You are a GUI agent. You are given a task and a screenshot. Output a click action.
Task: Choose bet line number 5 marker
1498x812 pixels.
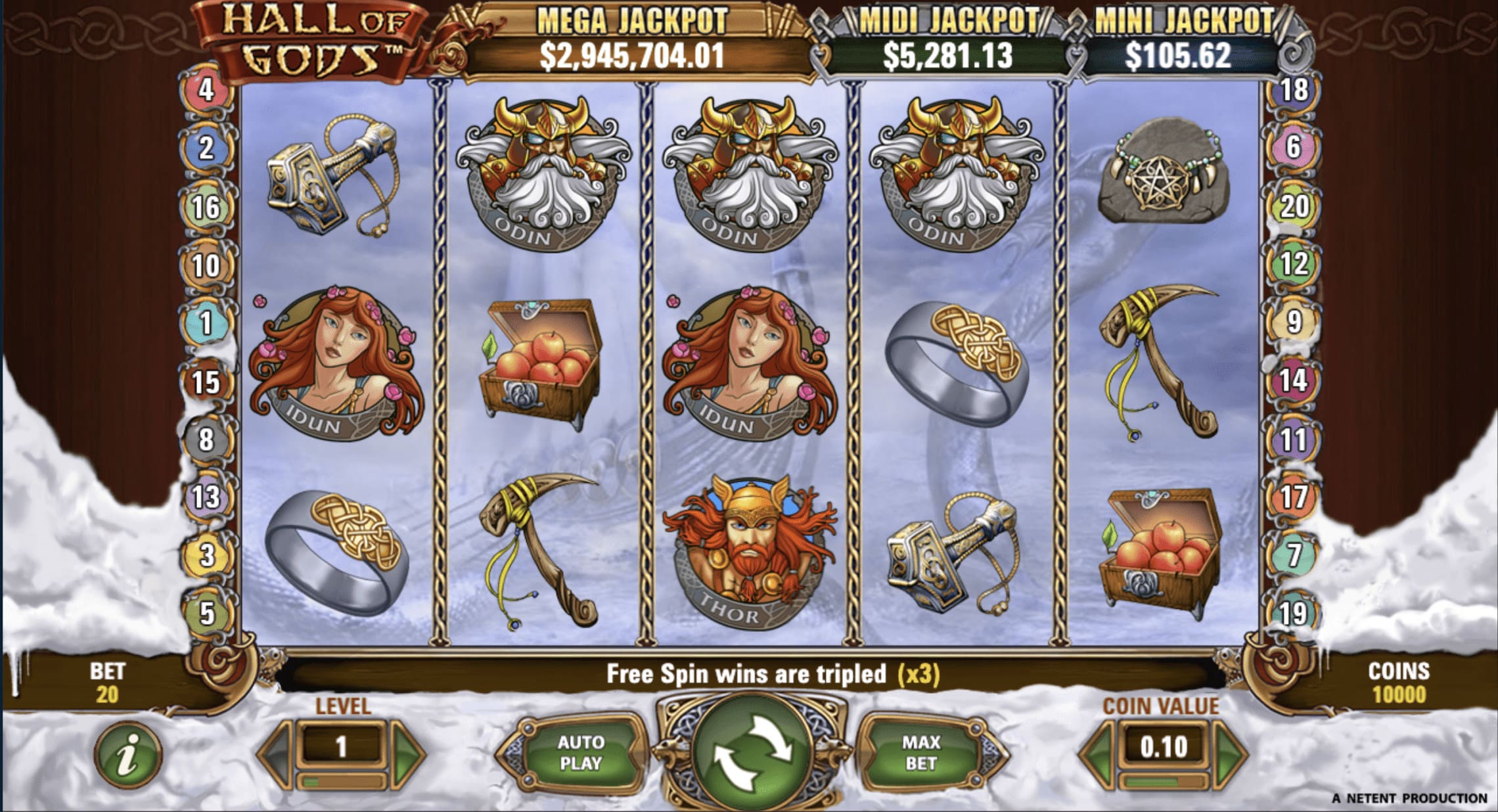click(206, 613)
